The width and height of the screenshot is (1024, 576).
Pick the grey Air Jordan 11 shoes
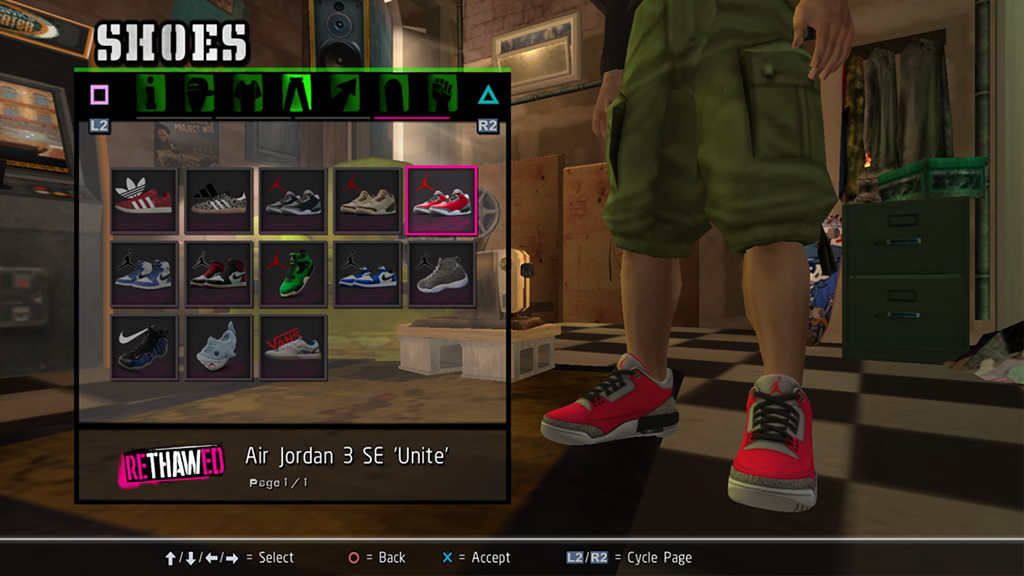441,274
